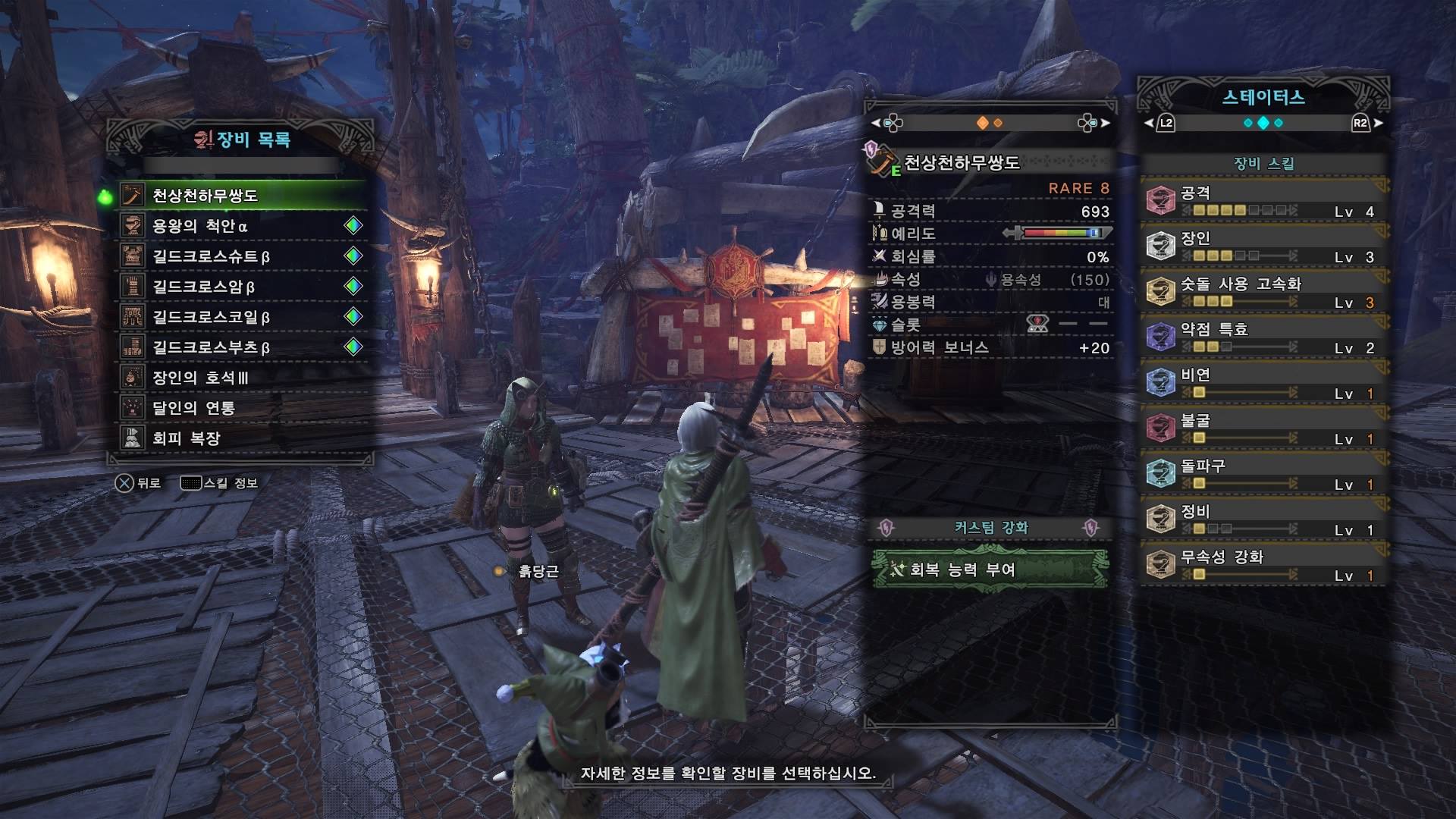Select the 돌파구 skill row

tap(1263, 474)
